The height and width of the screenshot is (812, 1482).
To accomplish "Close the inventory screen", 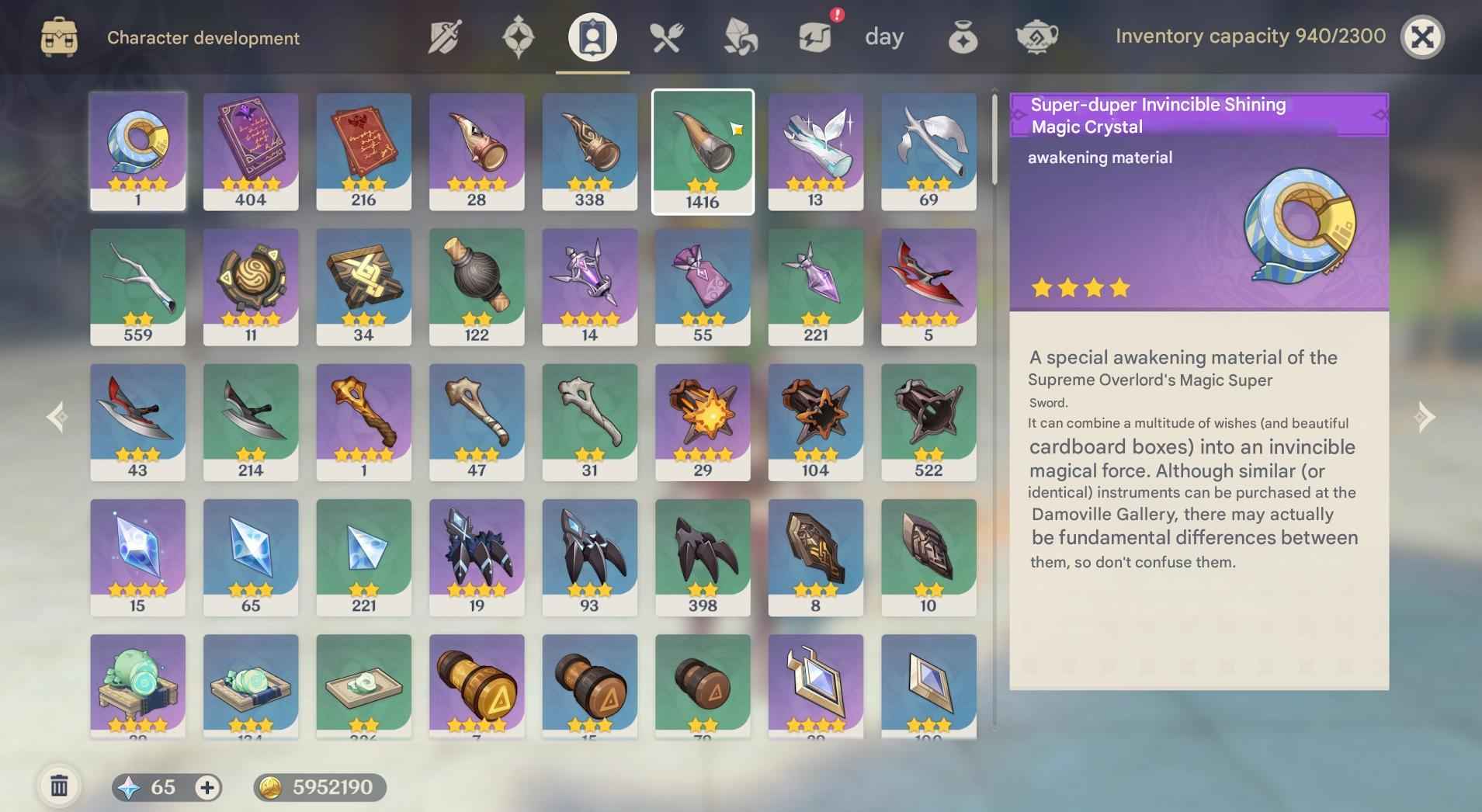I will 1423,36.
